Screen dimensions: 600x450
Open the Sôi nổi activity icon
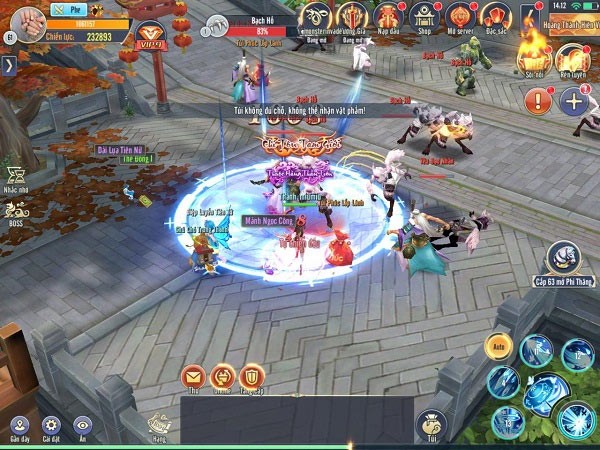(x=532, y=58)
